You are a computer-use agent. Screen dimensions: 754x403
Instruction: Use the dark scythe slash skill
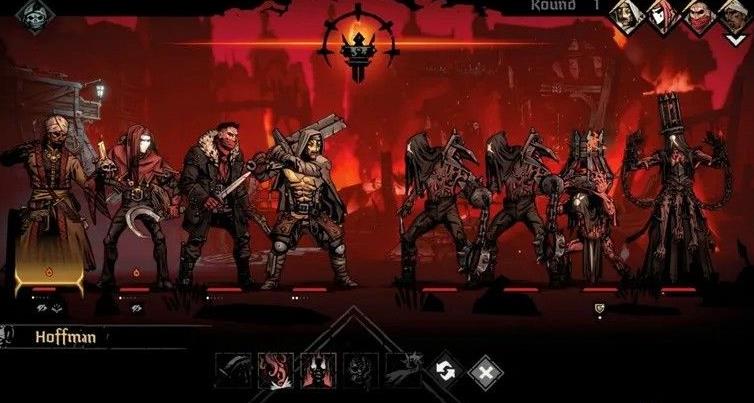[233, 371]
